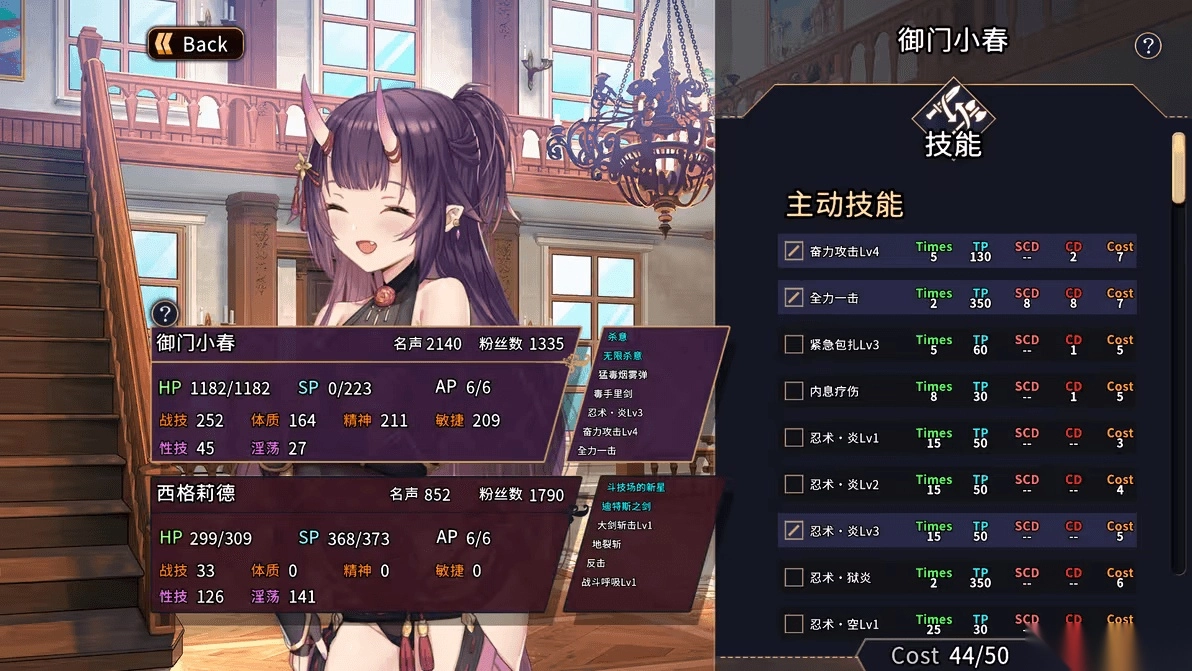
Task: Uncheck the 奋力攻击Lv4 skill checkbox
Action: pyautogui.click(x=794, y=251)
